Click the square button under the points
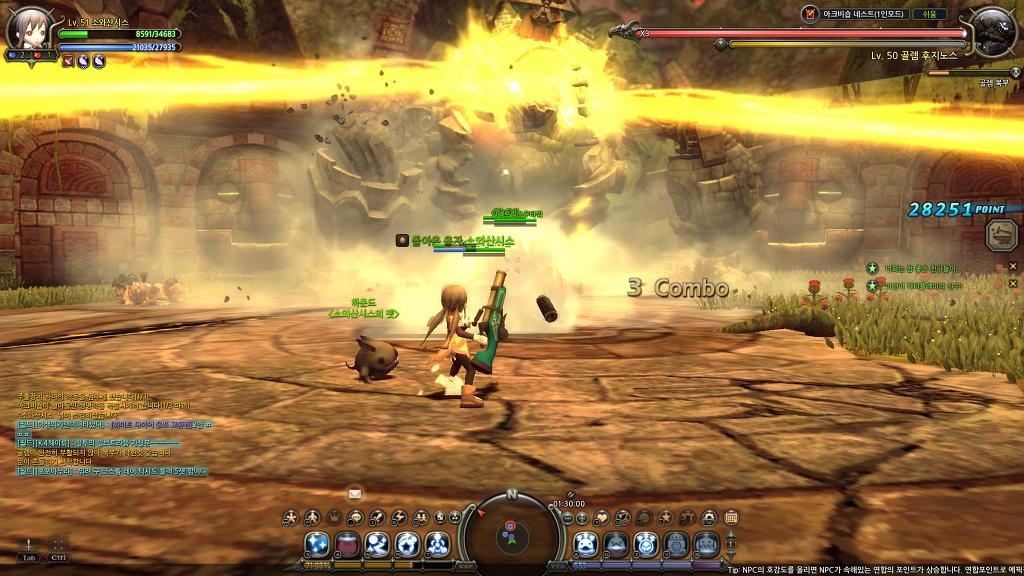The height and width of the screenshot is (576, 1024). pyautogui.click(x=1000, y=235)
